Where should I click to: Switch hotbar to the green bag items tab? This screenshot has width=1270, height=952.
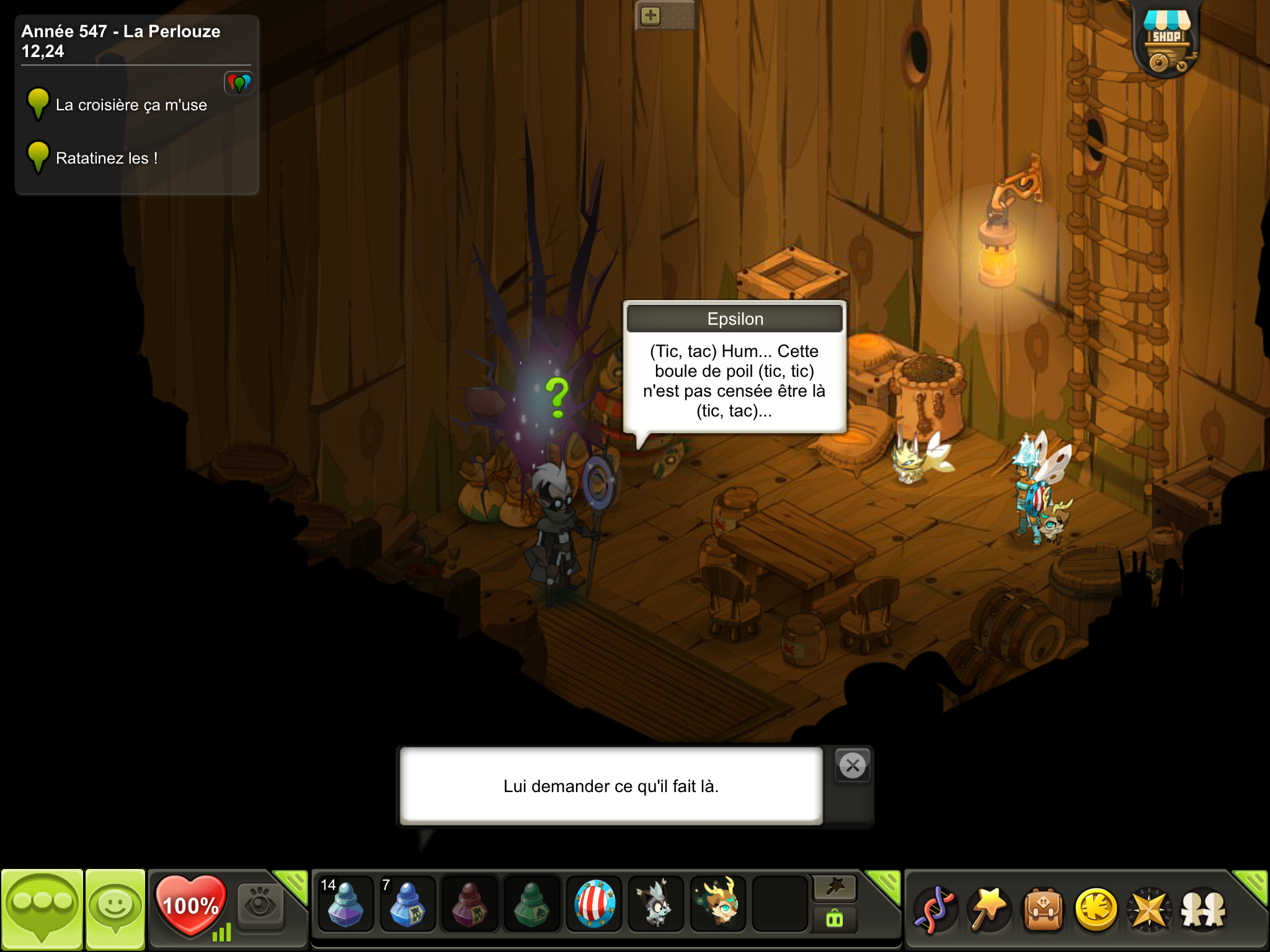[835, 919]
